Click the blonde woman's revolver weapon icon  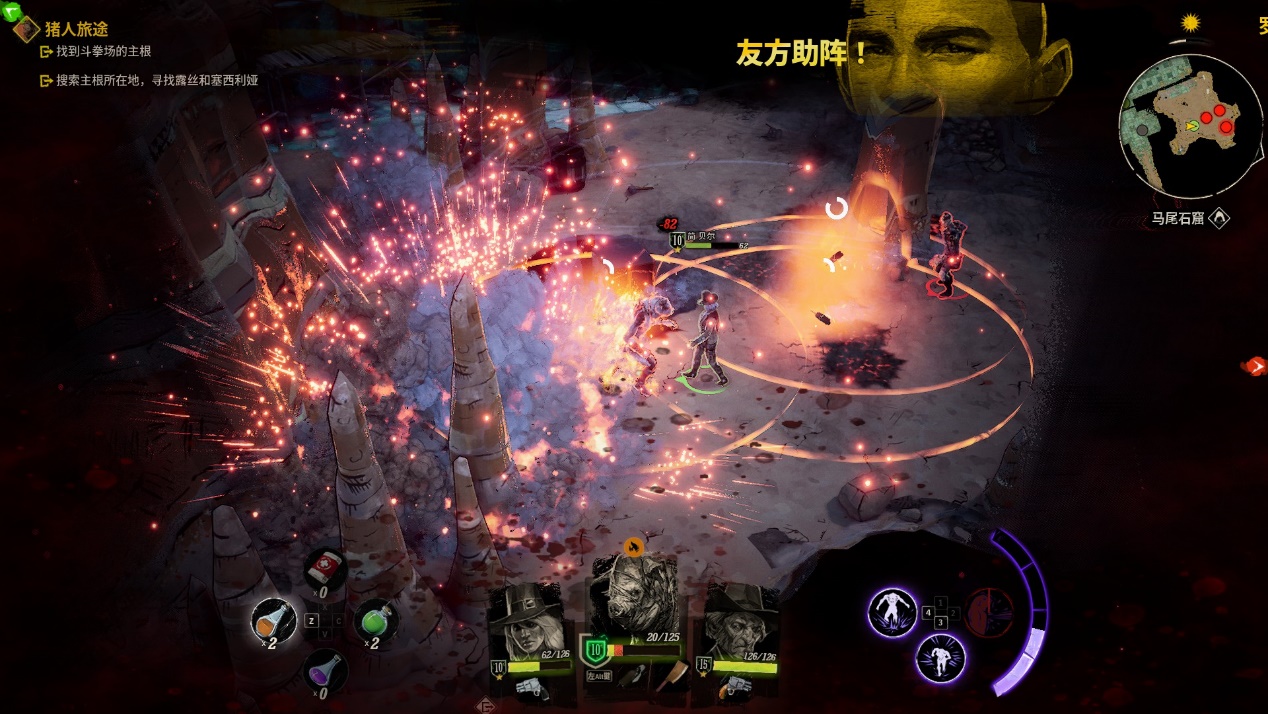(x=530, y=686)
